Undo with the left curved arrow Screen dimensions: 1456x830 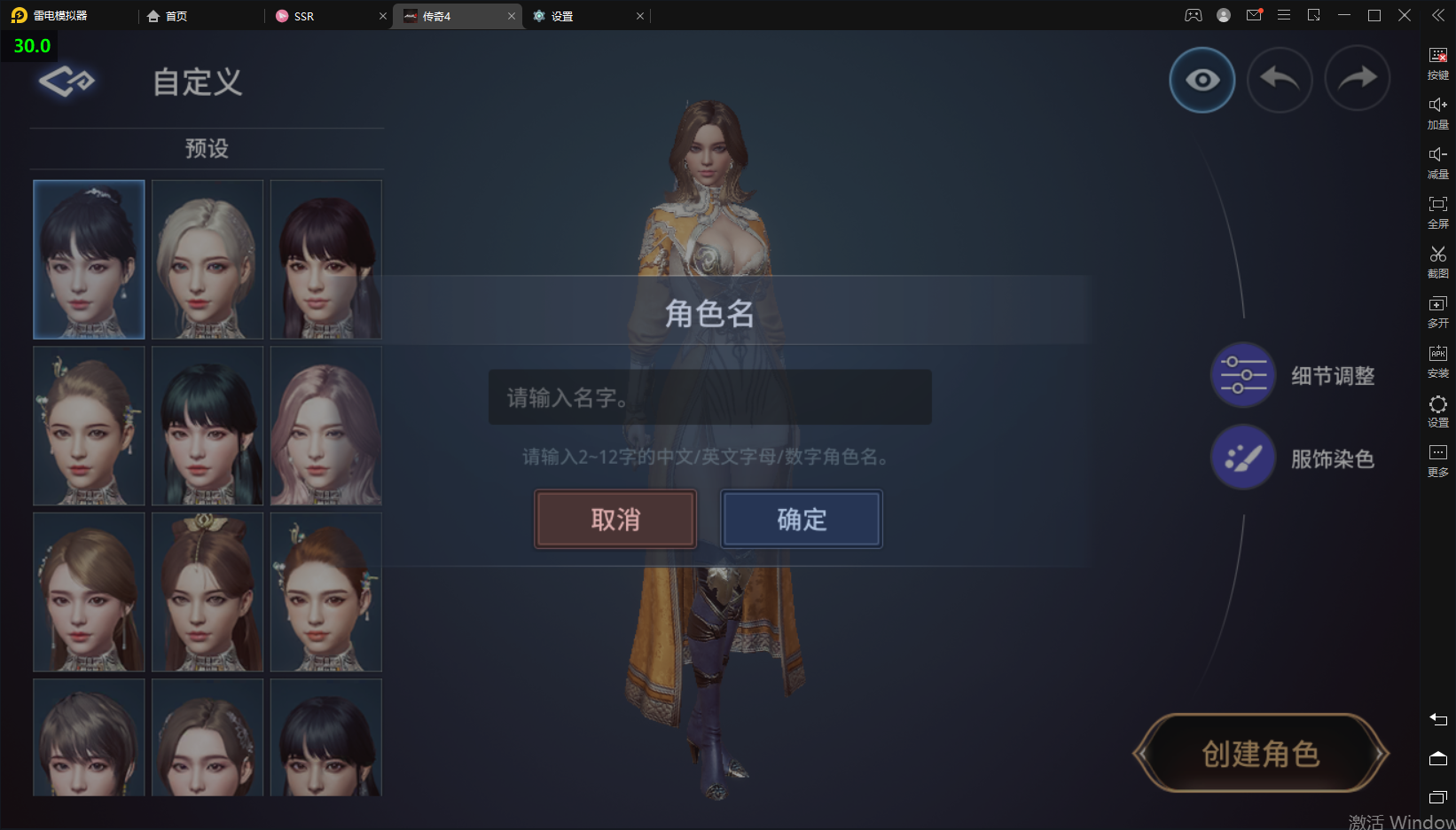click(1279, 80)
